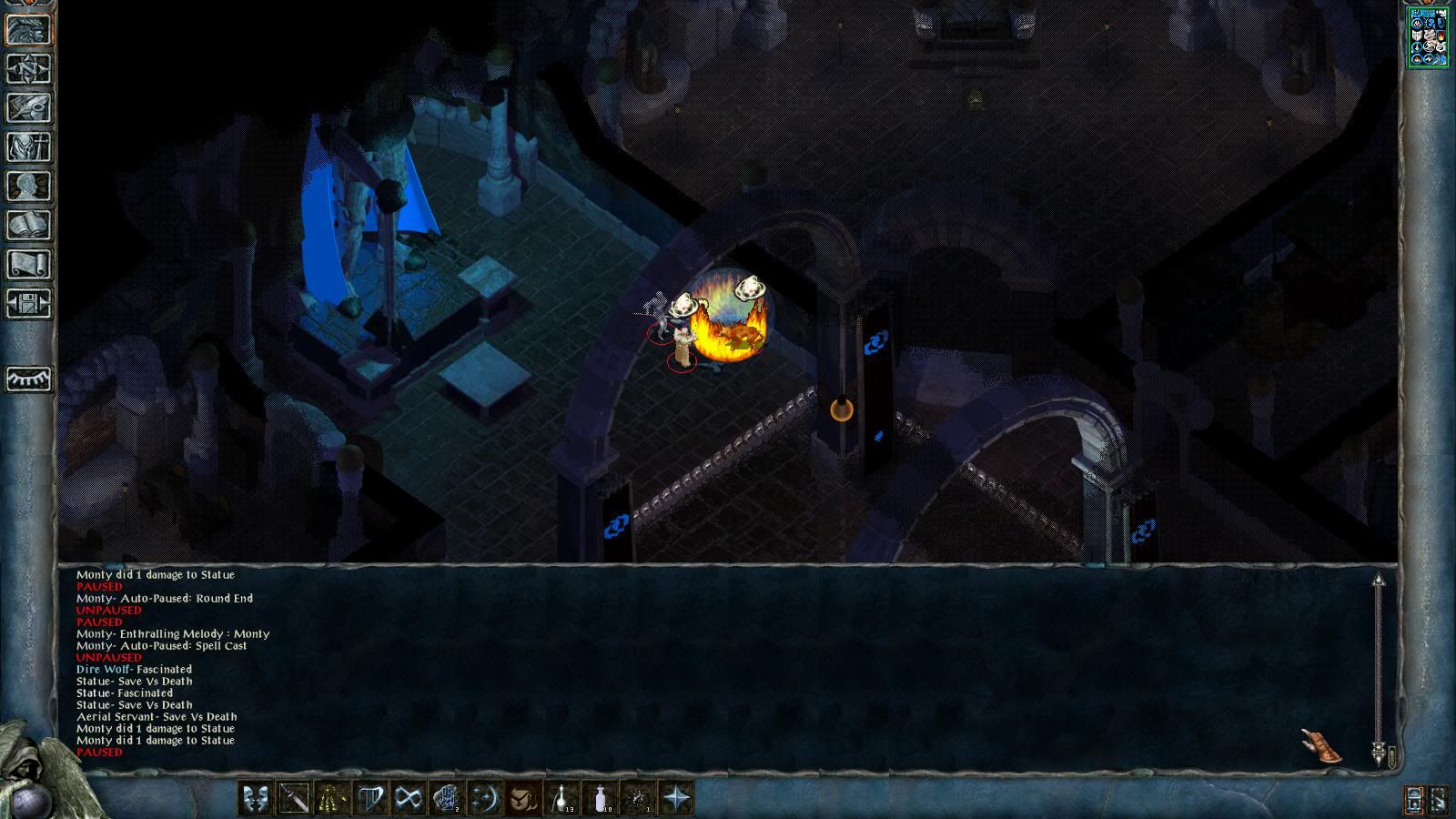Activate the golden robed figure ability
The width and height of the screenshot is (1456, 819).
coord(332,799)
